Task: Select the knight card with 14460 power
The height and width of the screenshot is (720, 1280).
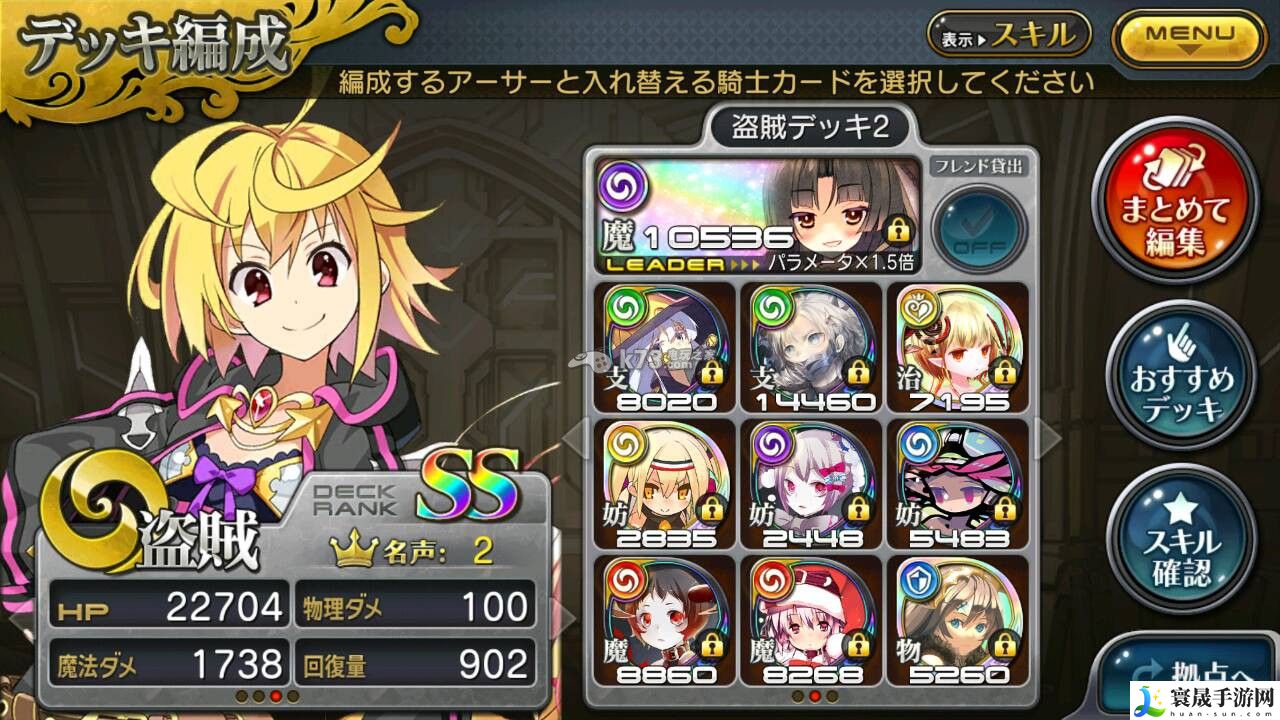Action: click(x=811, y=346)
